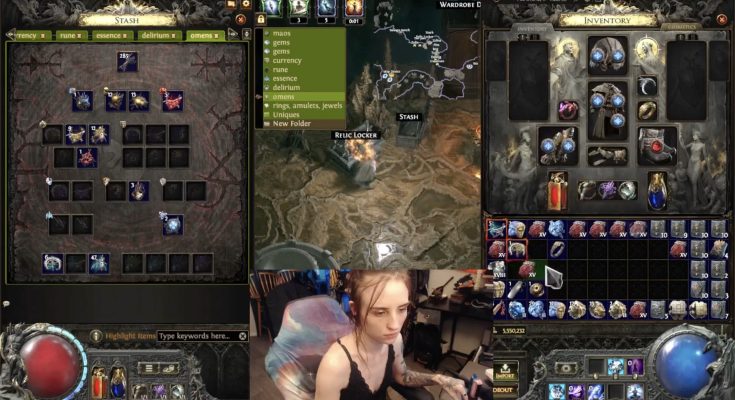The height and width of the screenshot is (400, 735).
Task: Close the Stash panel
Action: pyautogui.click(x=239, y=18)
